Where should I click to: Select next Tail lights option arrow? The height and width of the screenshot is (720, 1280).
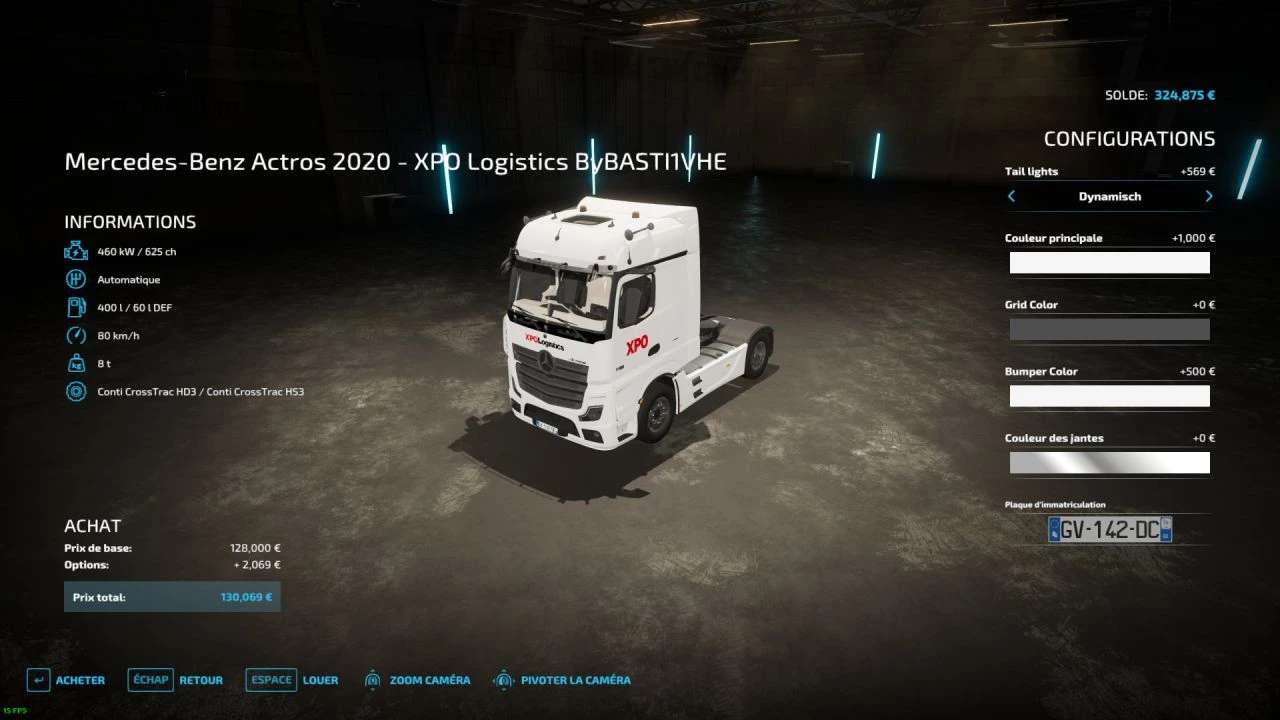click(x=1208, y=197)
